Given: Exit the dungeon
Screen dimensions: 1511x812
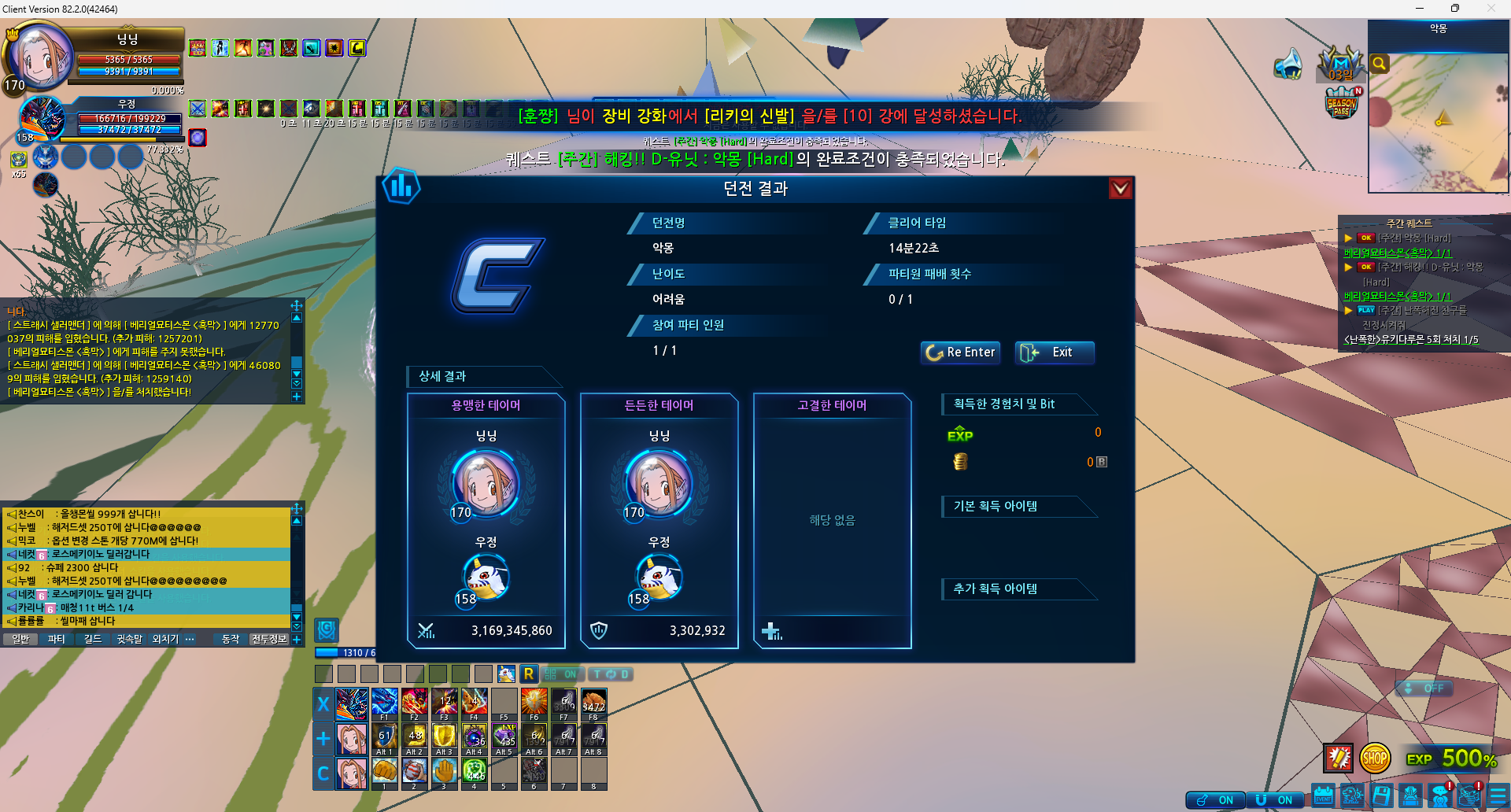Looking at the screenshot, I should point(1054,352).
